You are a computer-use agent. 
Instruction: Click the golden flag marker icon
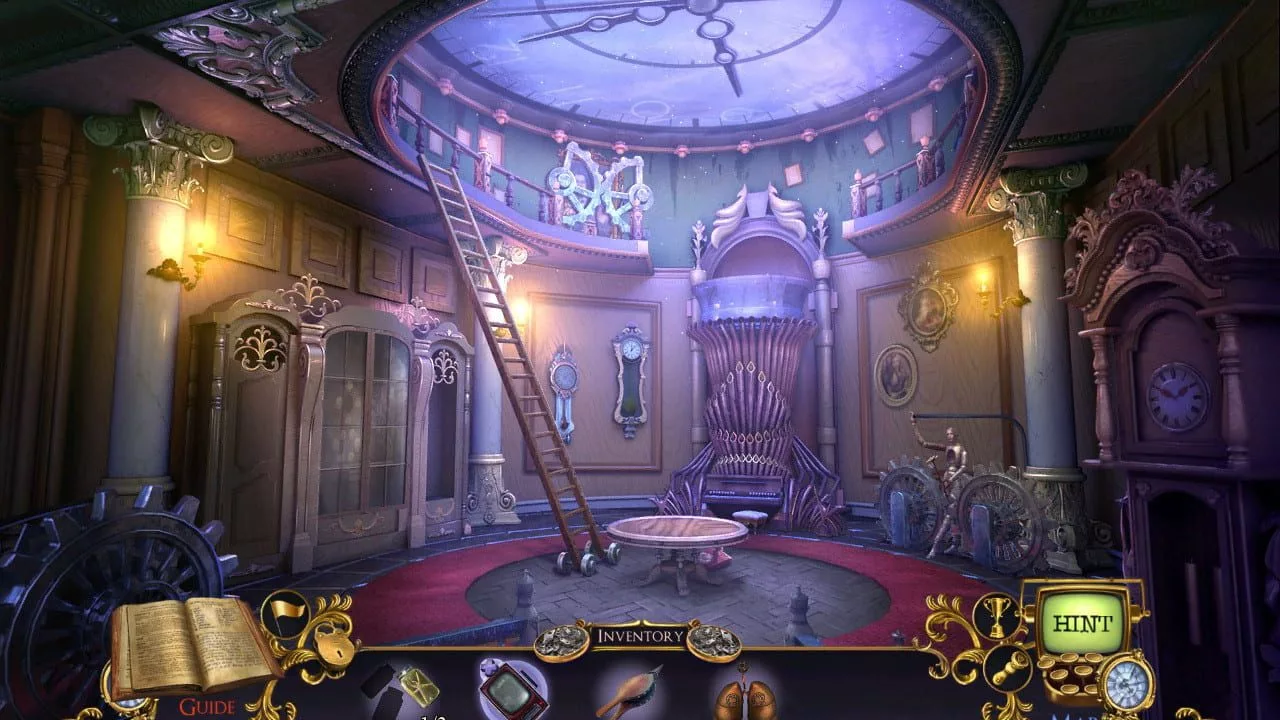[x=283, y=613]
